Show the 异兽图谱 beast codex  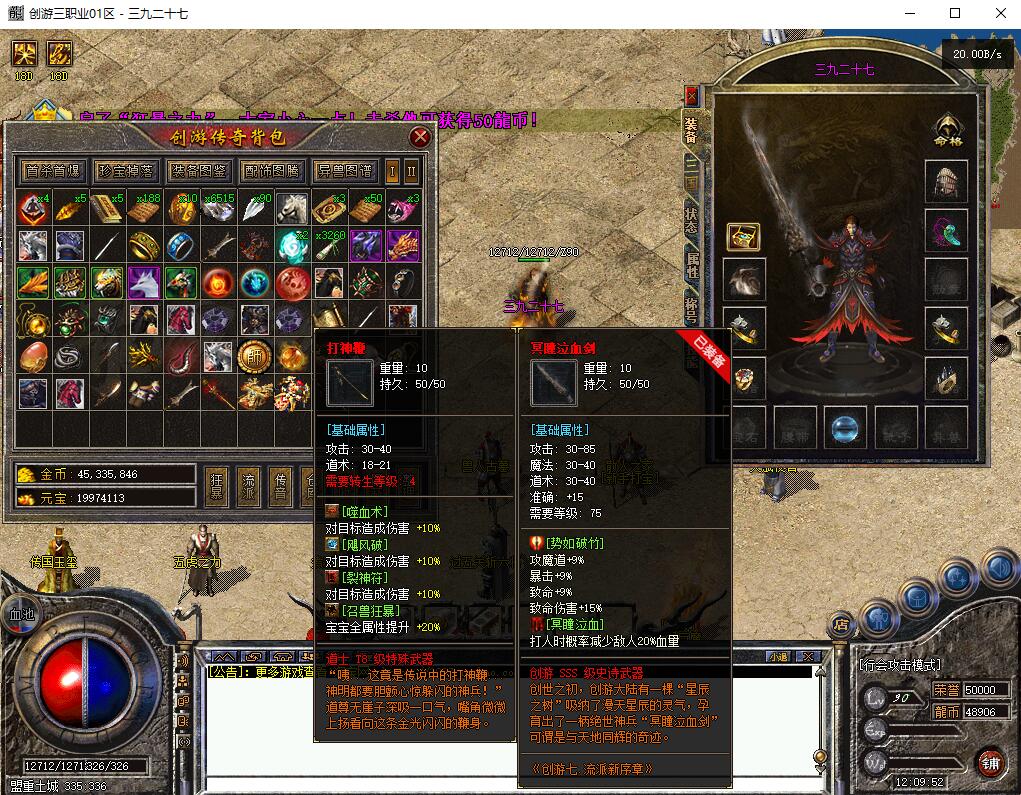tap(344, 171)
